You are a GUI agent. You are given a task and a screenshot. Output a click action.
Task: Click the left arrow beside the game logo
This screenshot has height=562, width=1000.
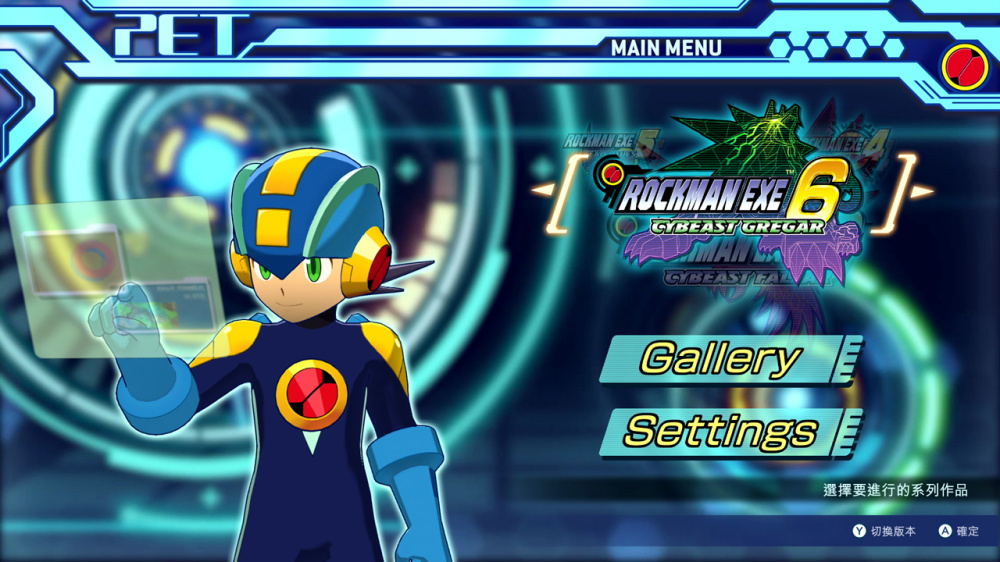click(541, 190)
